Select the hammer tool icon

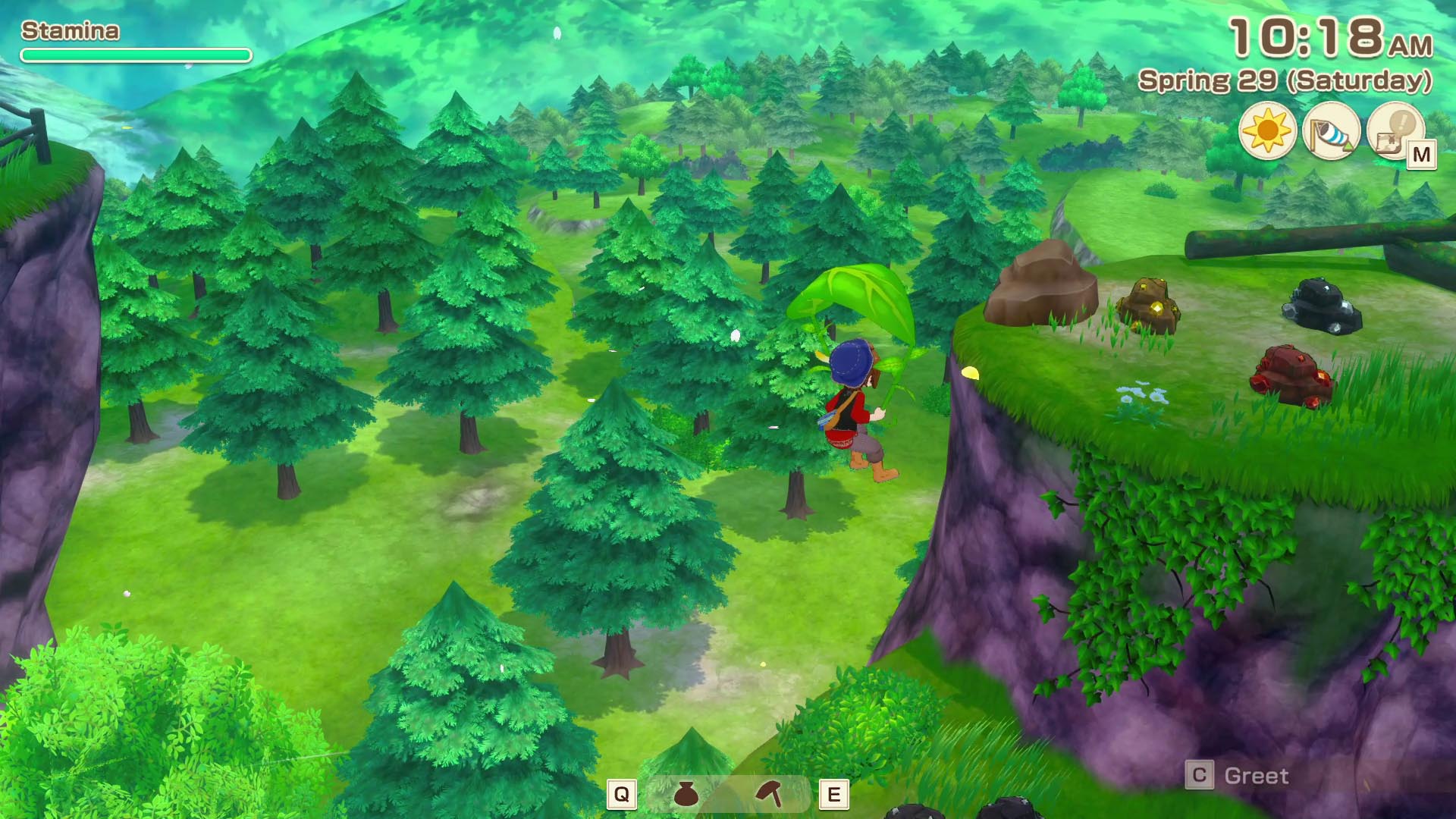pyautogui.click(x=770, y=794)
